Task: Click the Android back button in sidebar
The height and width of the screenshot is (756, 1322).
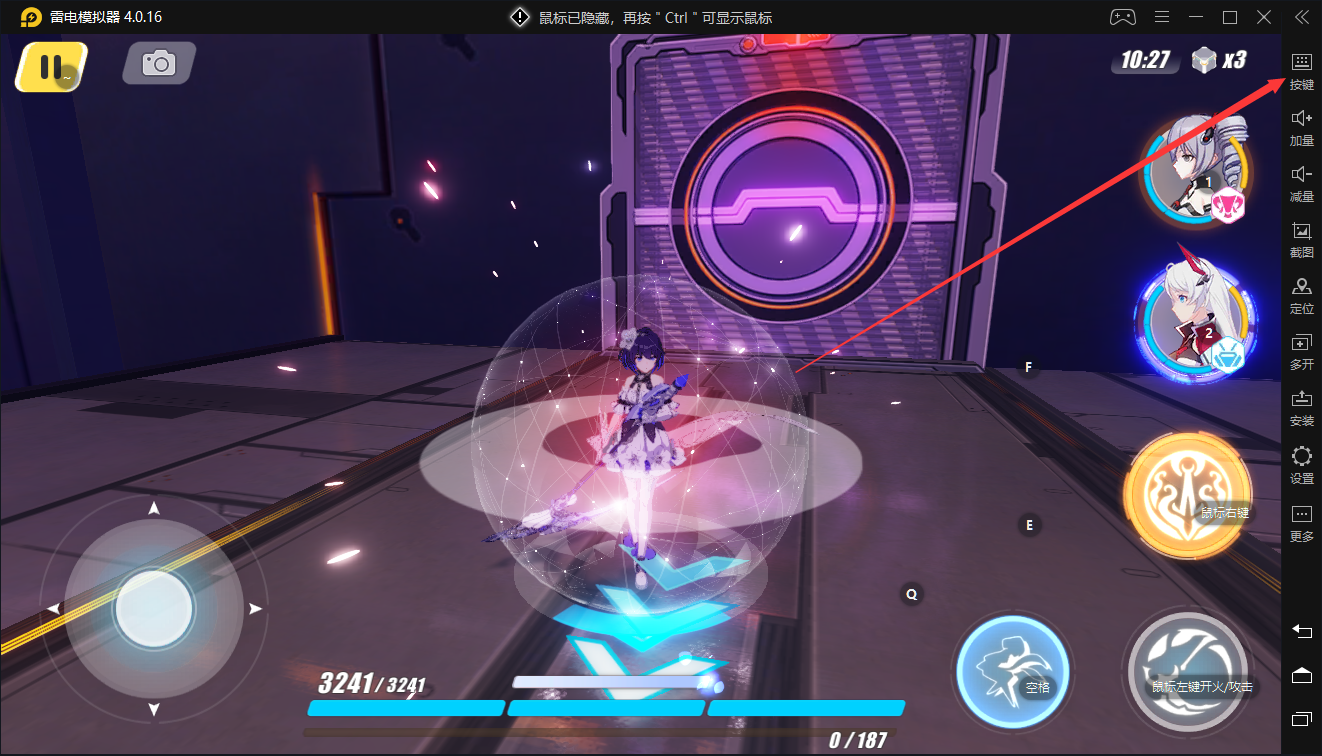Action: [x=1301, y=631]
